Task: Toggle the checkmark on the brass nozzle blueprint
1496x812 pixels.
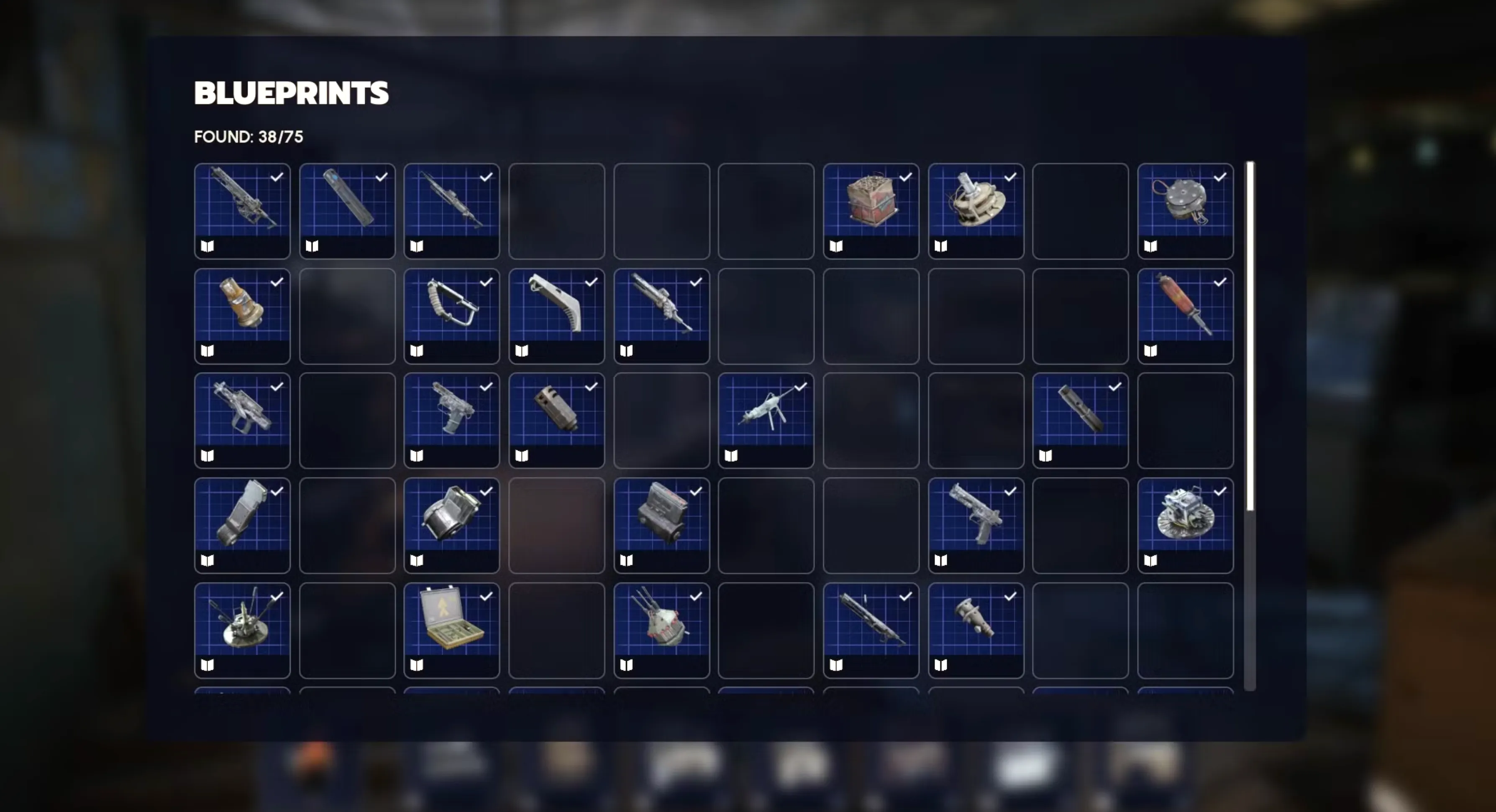Action: (x=277, y=282)
